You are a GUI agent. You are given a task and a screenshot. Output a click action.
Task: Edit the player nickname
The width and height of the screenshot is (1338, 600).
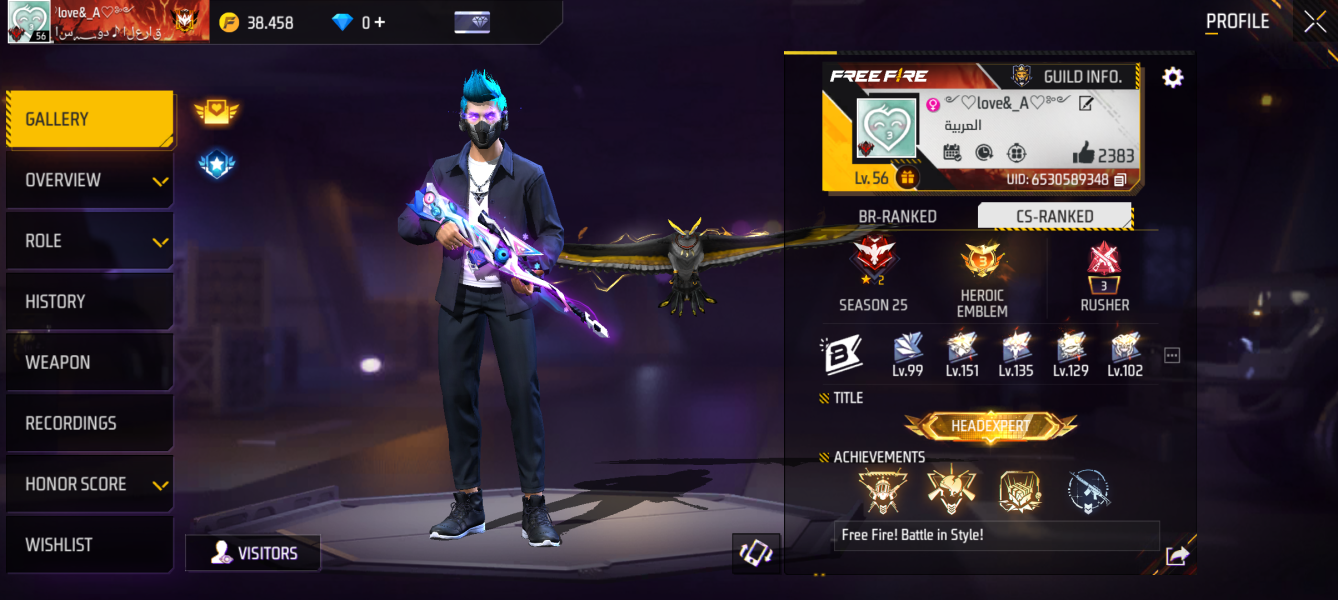tap(1086, 103)
